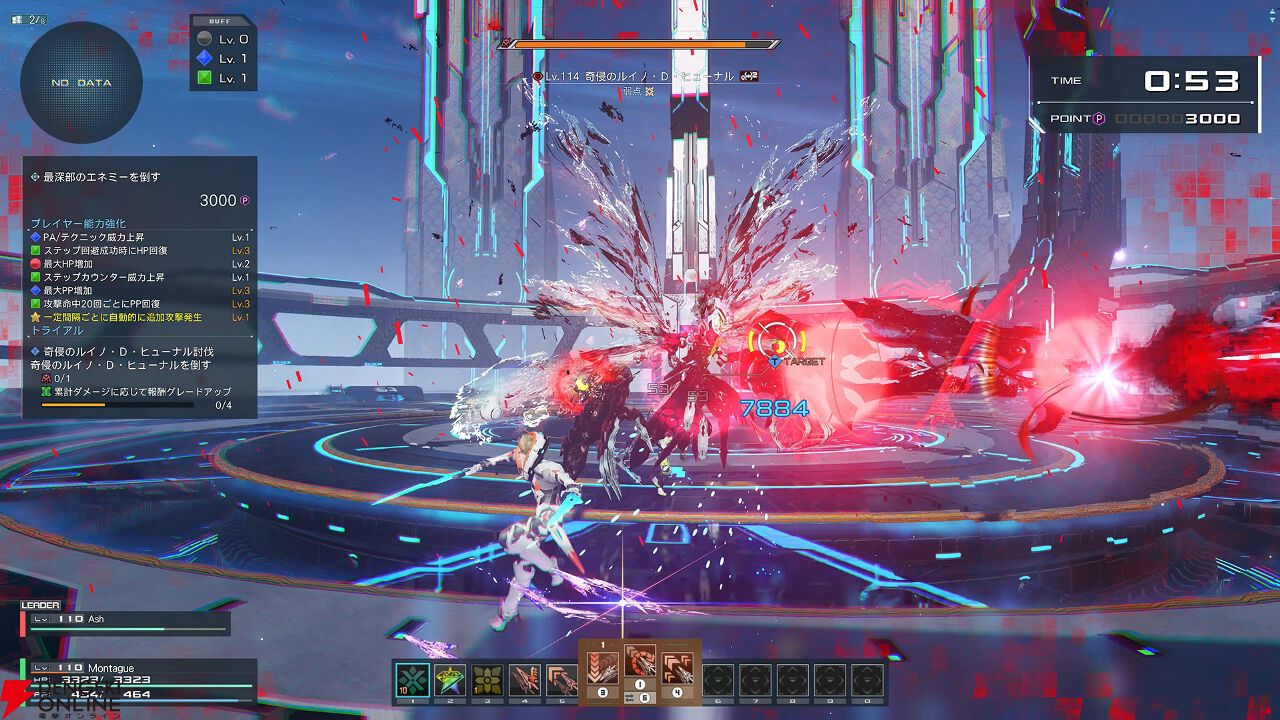This screenshot has height=720, width=1280.
Task: Activate the chevron blade skill in hotbar slot 5
Action: pos(561,680)
